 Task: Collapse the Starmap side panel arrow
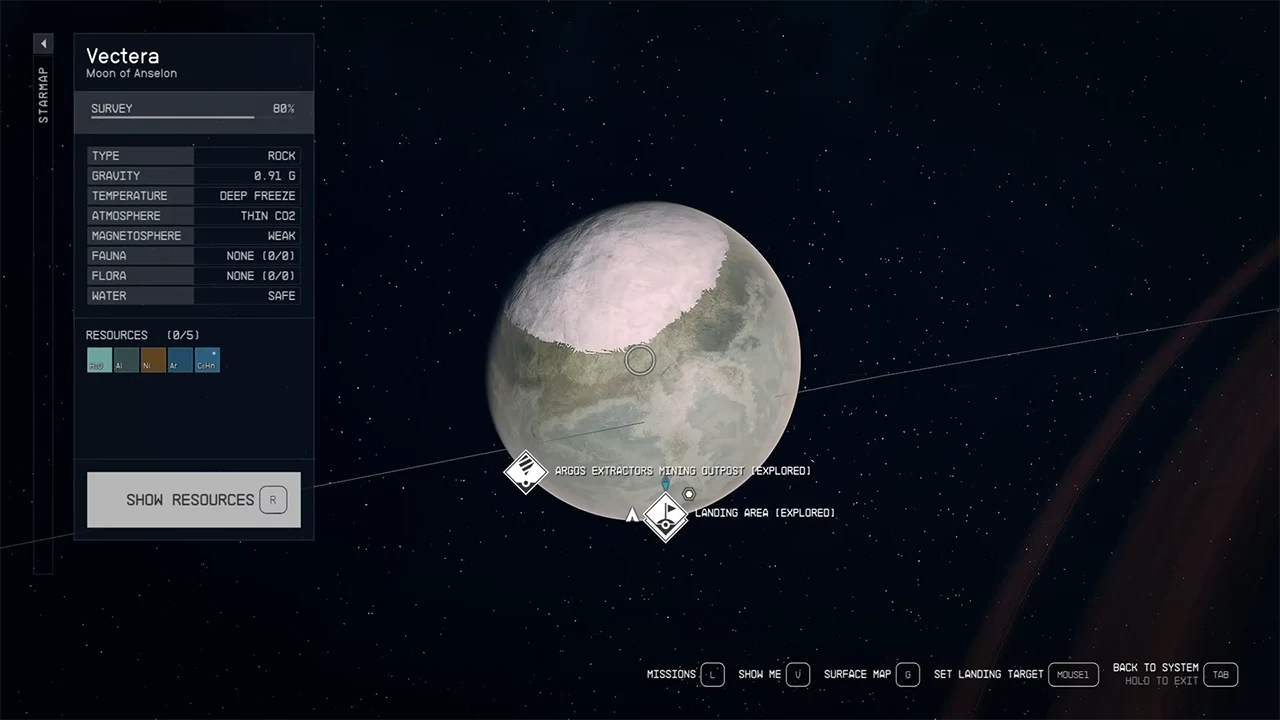(43, 44)
